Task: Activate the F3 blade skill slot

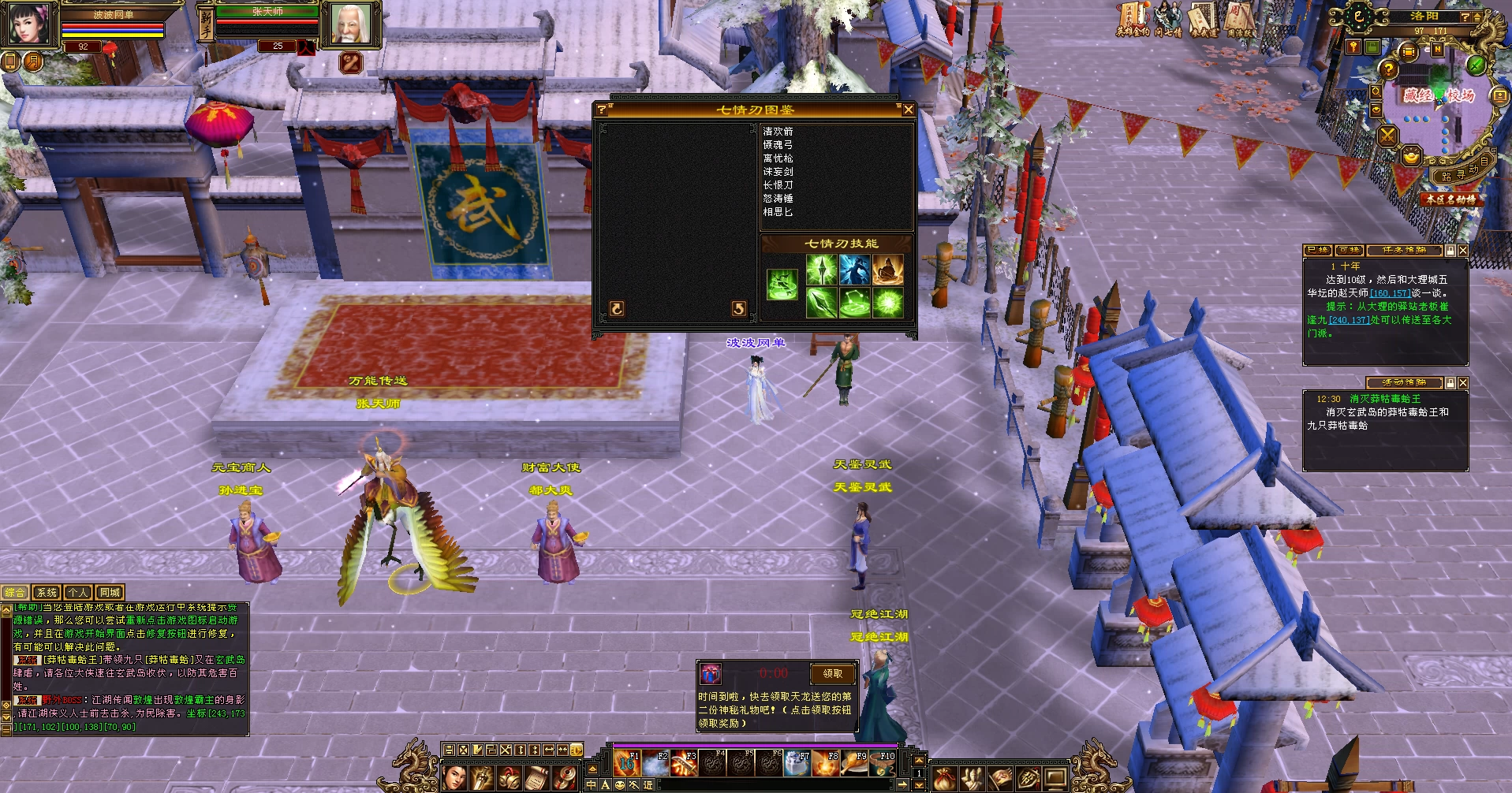Action: click(x=684, y=764)
